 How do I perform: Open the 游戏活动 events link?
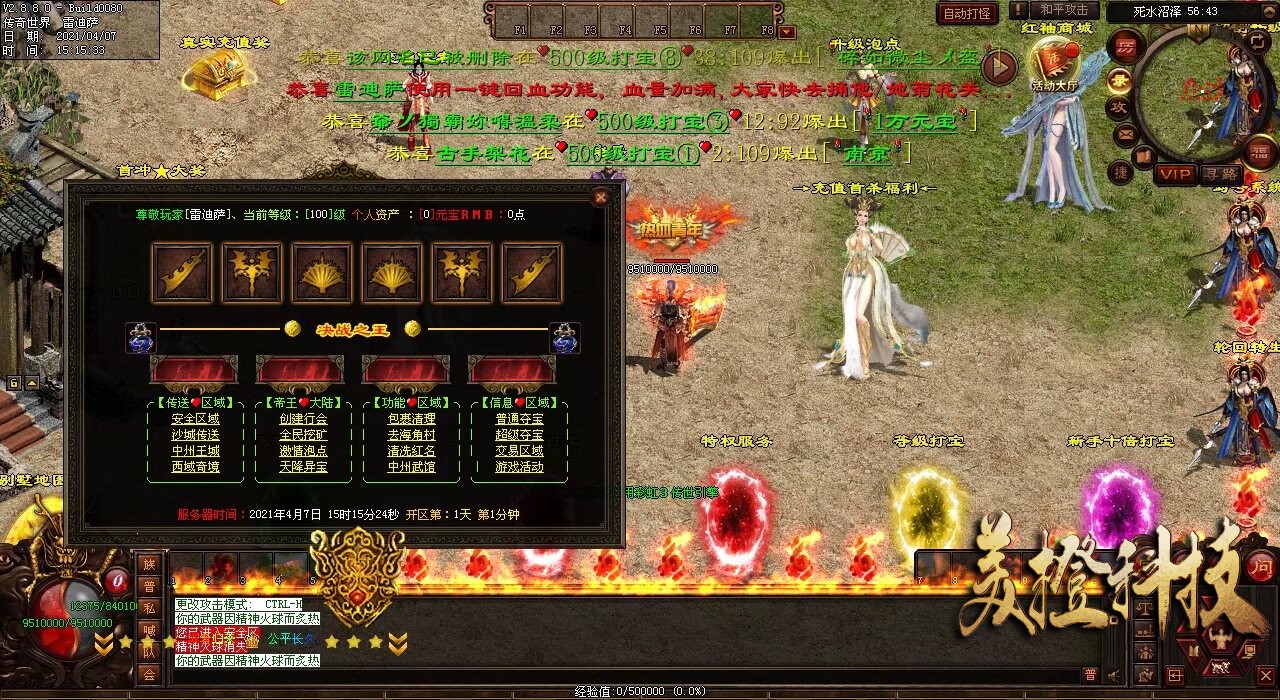point(519,467)
